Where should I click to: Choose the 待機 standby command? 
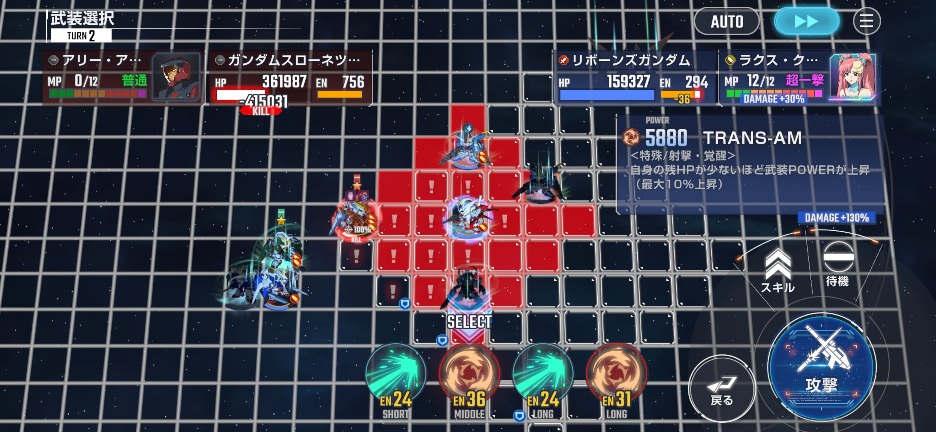coord(837,265)
